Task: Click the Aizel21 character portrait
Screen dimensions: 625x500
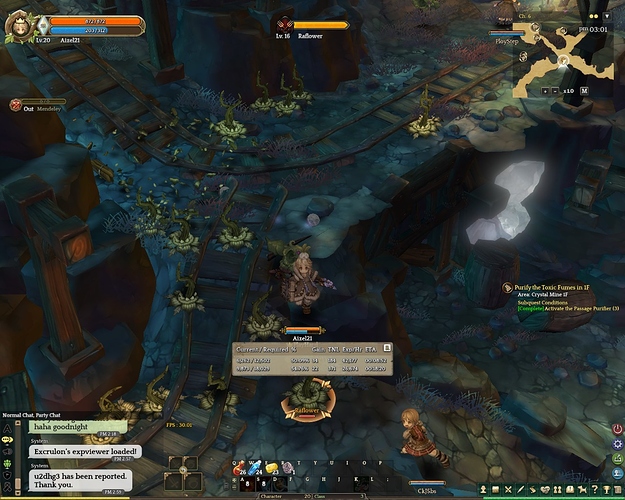Action: click(19, 24)
